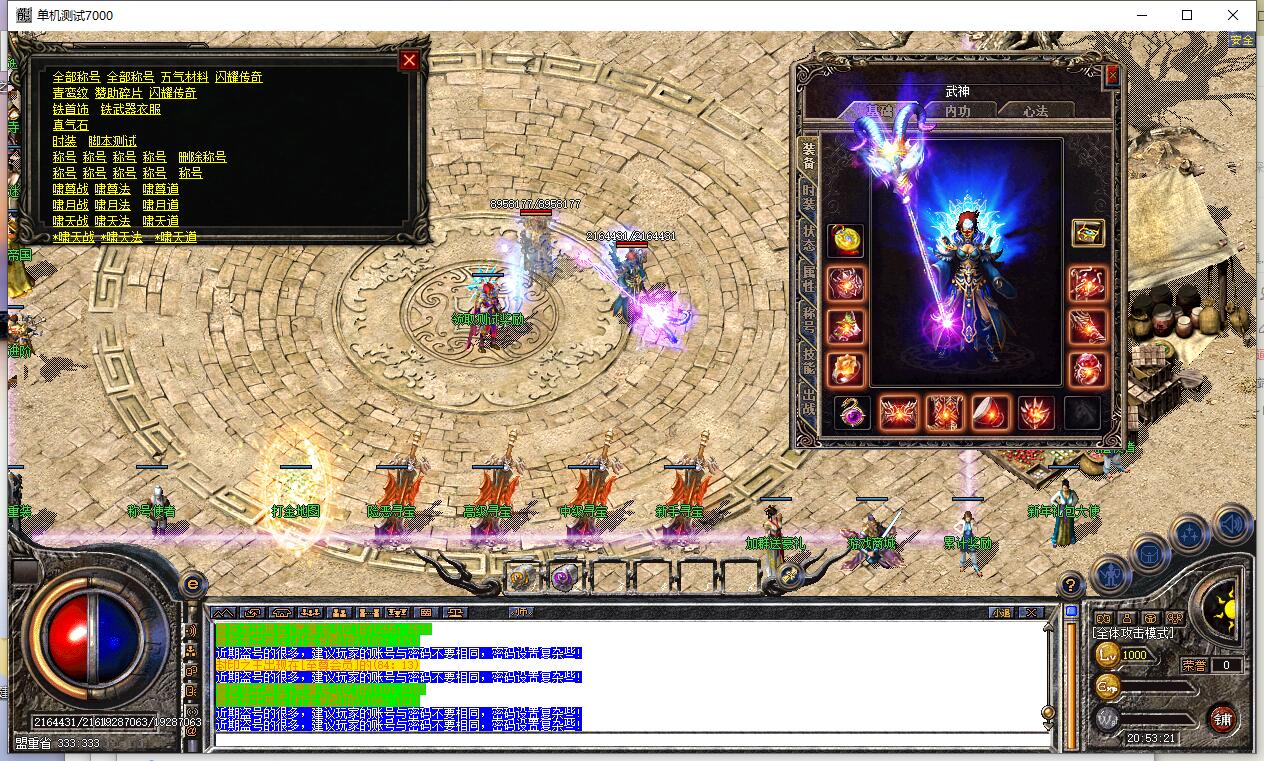Switch to the 属性 side tab

(808, 281)
